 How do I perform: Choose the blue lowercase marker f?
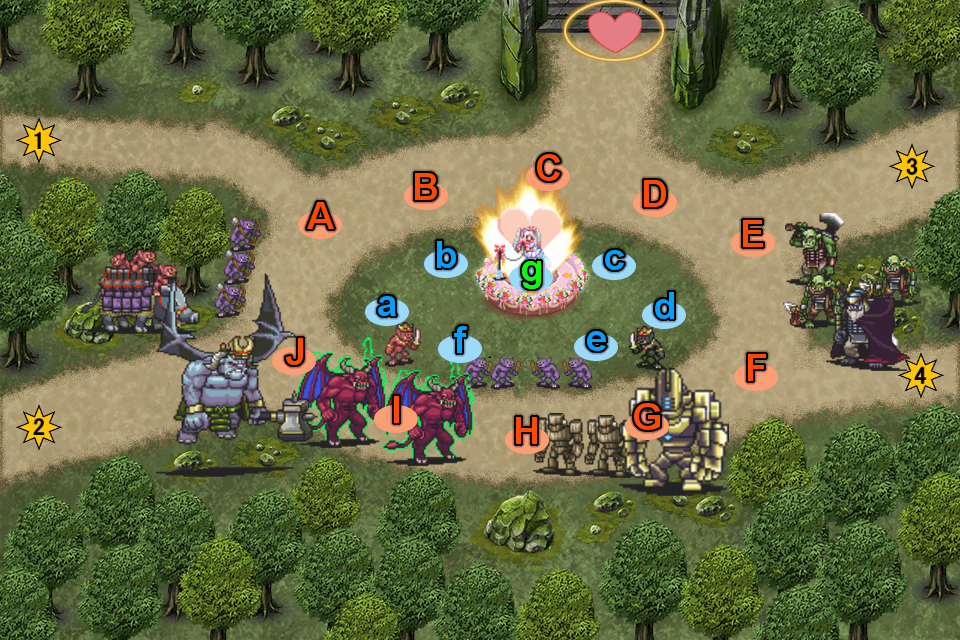460,345
